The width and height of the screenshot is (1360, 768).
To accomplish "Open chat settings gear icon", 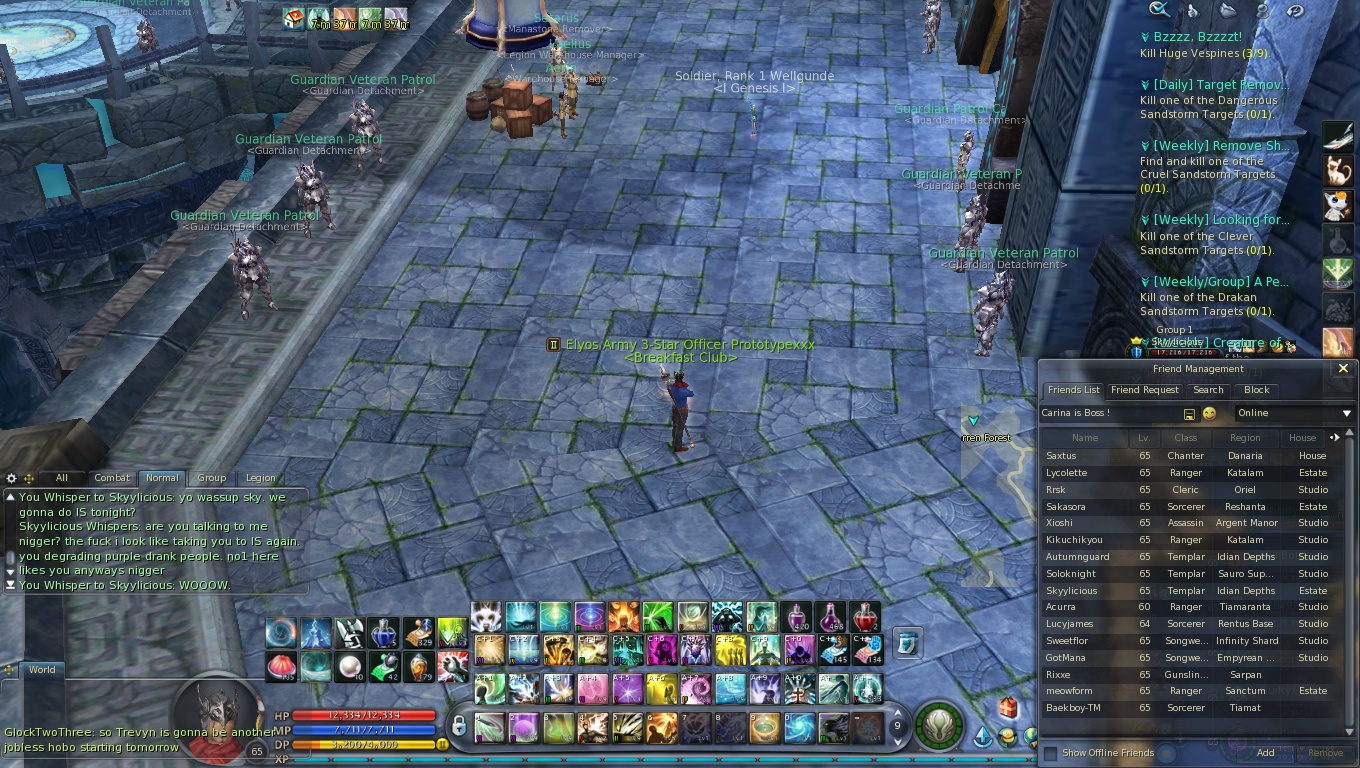I will pyautogui.click(x=12, y=479).
